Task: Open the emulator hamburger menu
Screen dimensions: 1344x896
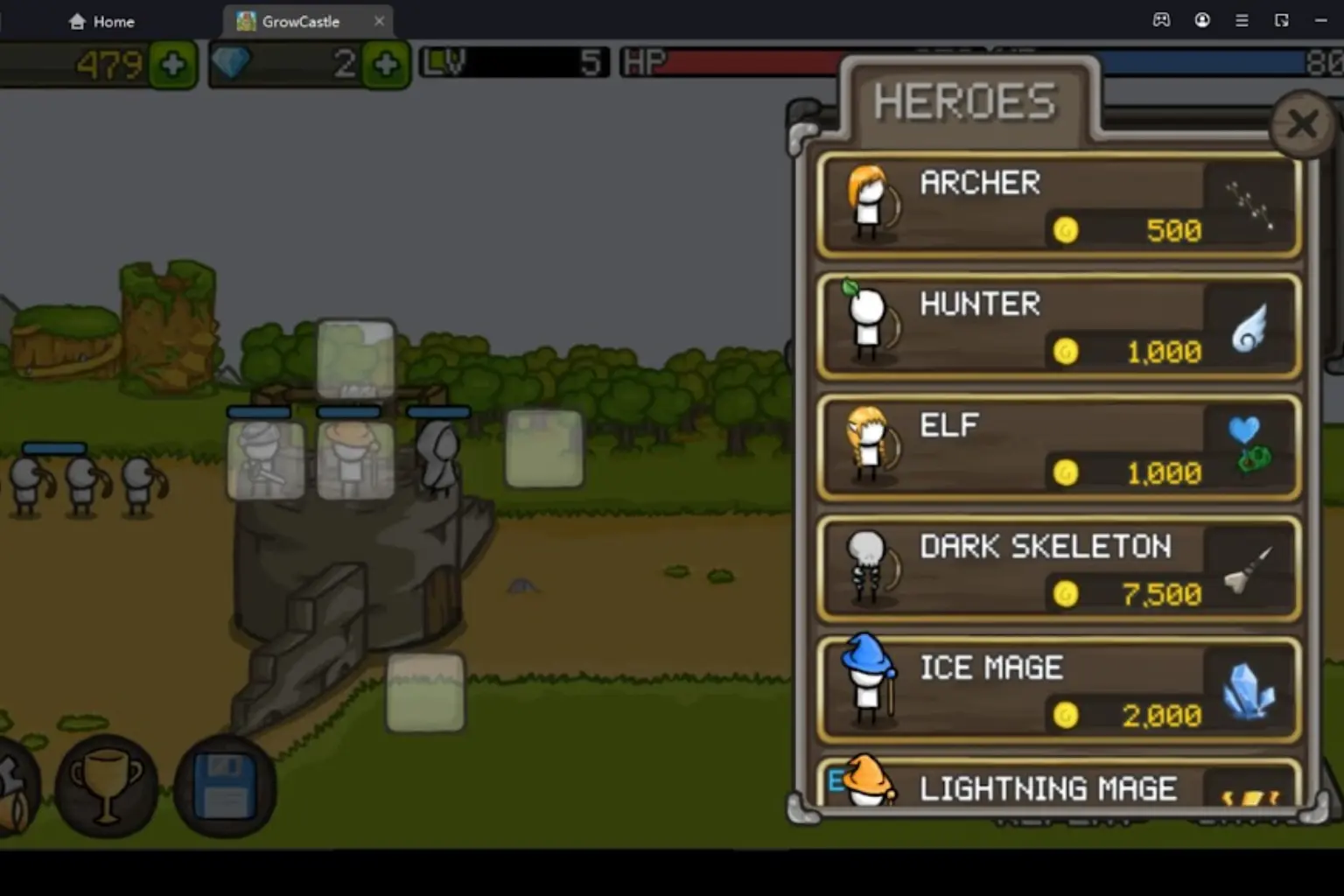Action: [1242, 20]
